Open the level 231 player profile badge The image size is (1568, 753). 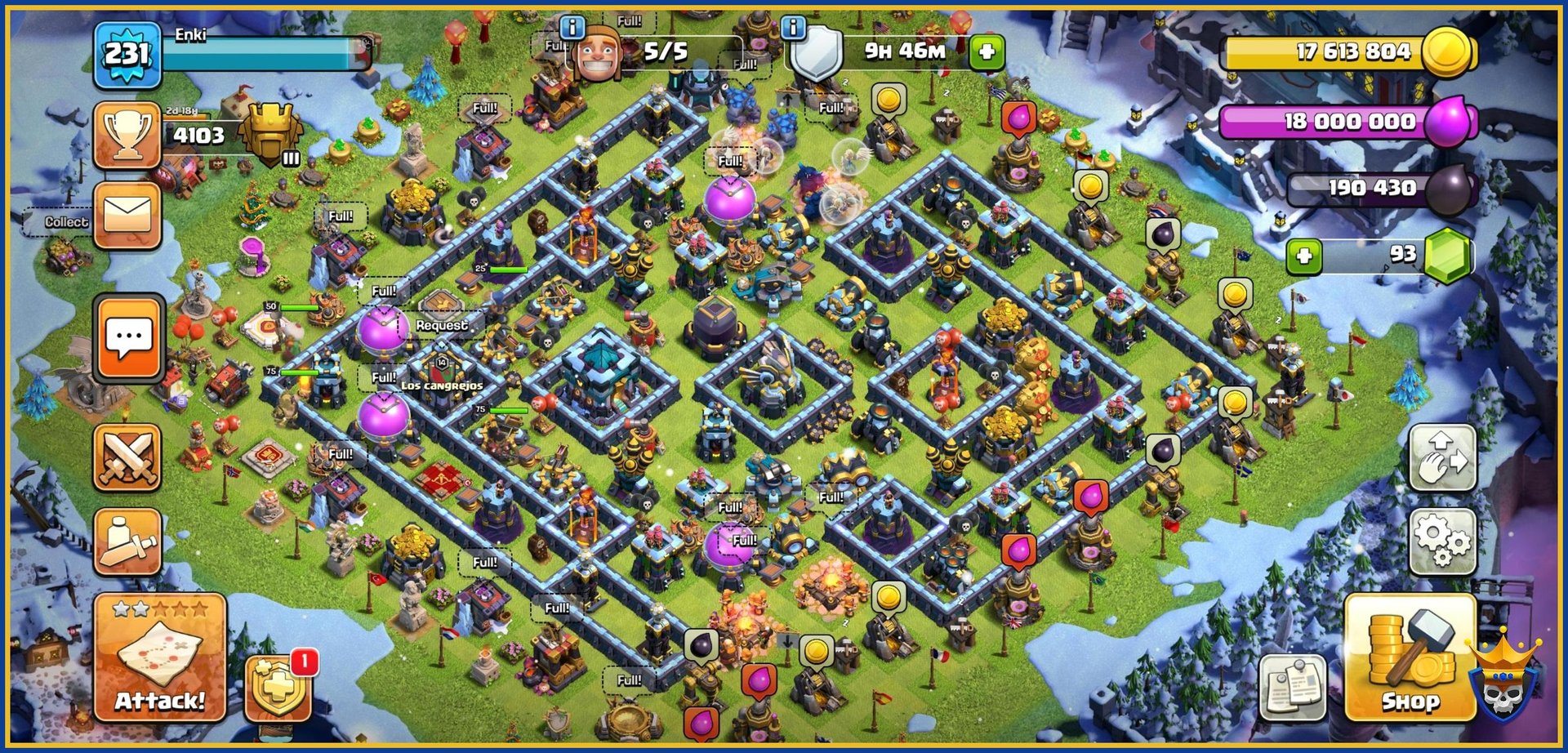point(127,55)
